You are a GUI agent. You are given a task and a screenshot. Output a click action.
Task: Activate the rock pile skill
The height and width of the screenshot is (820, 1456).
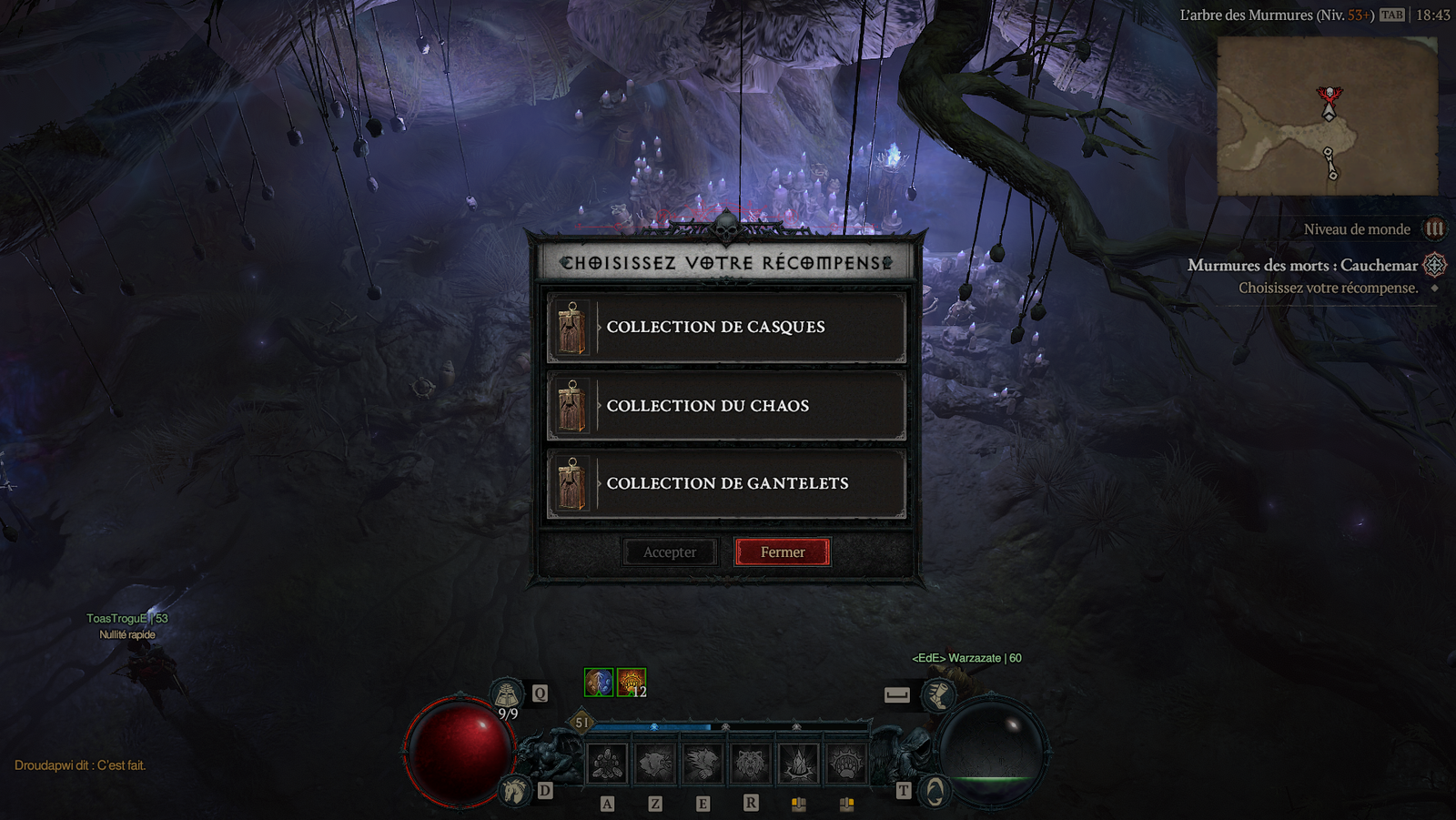[x=607, y=764]
